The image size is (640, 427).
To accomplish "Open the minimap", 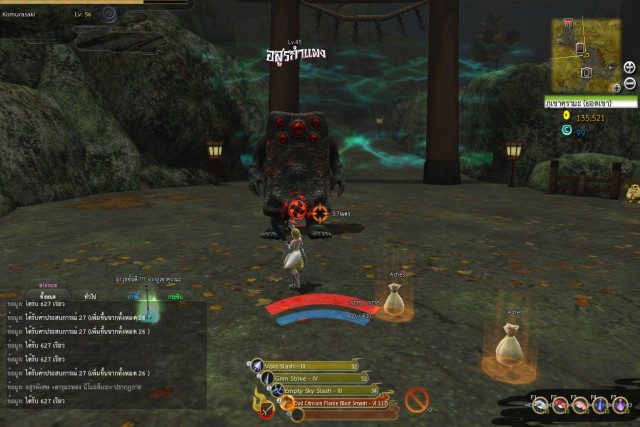I will pyautogui.click(x=583, y=56).
